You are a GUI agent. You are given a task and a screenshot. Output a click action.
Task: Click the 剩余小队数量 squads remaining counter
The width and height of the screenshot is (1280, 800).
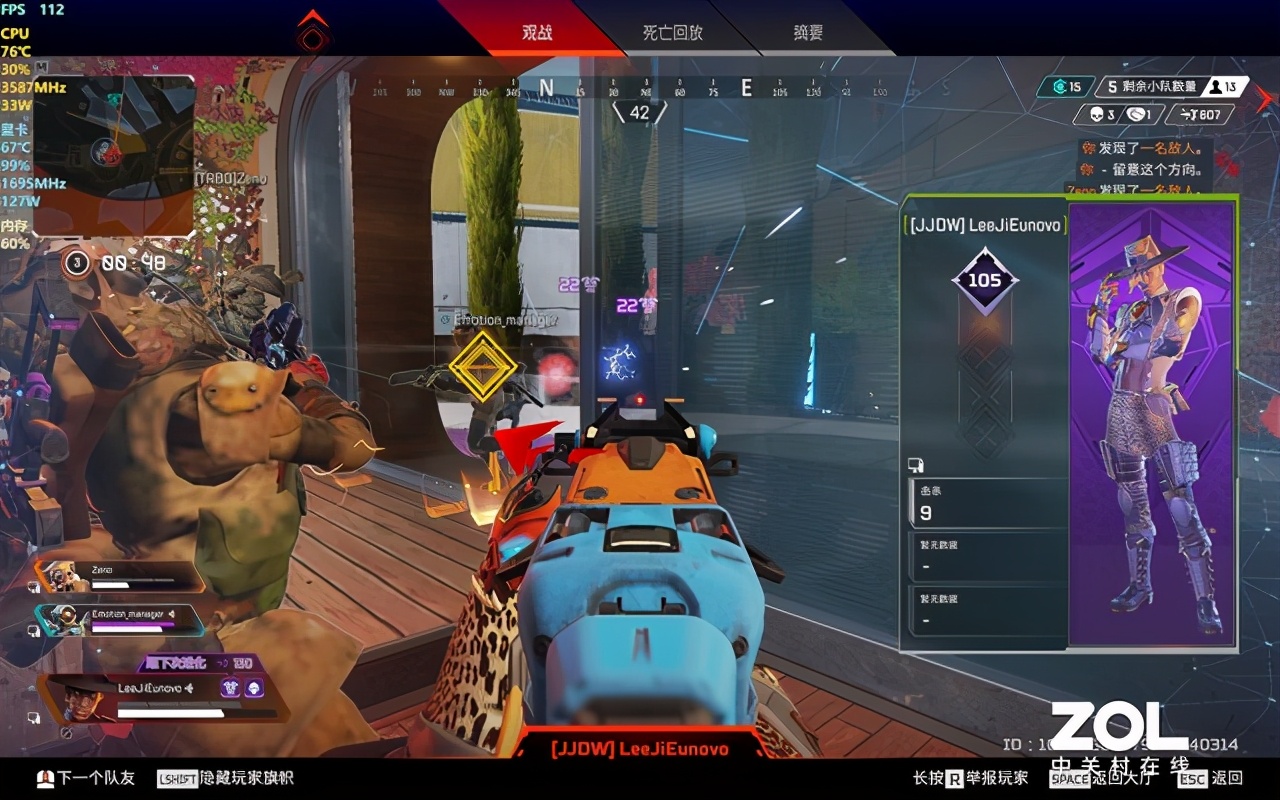1150,87
